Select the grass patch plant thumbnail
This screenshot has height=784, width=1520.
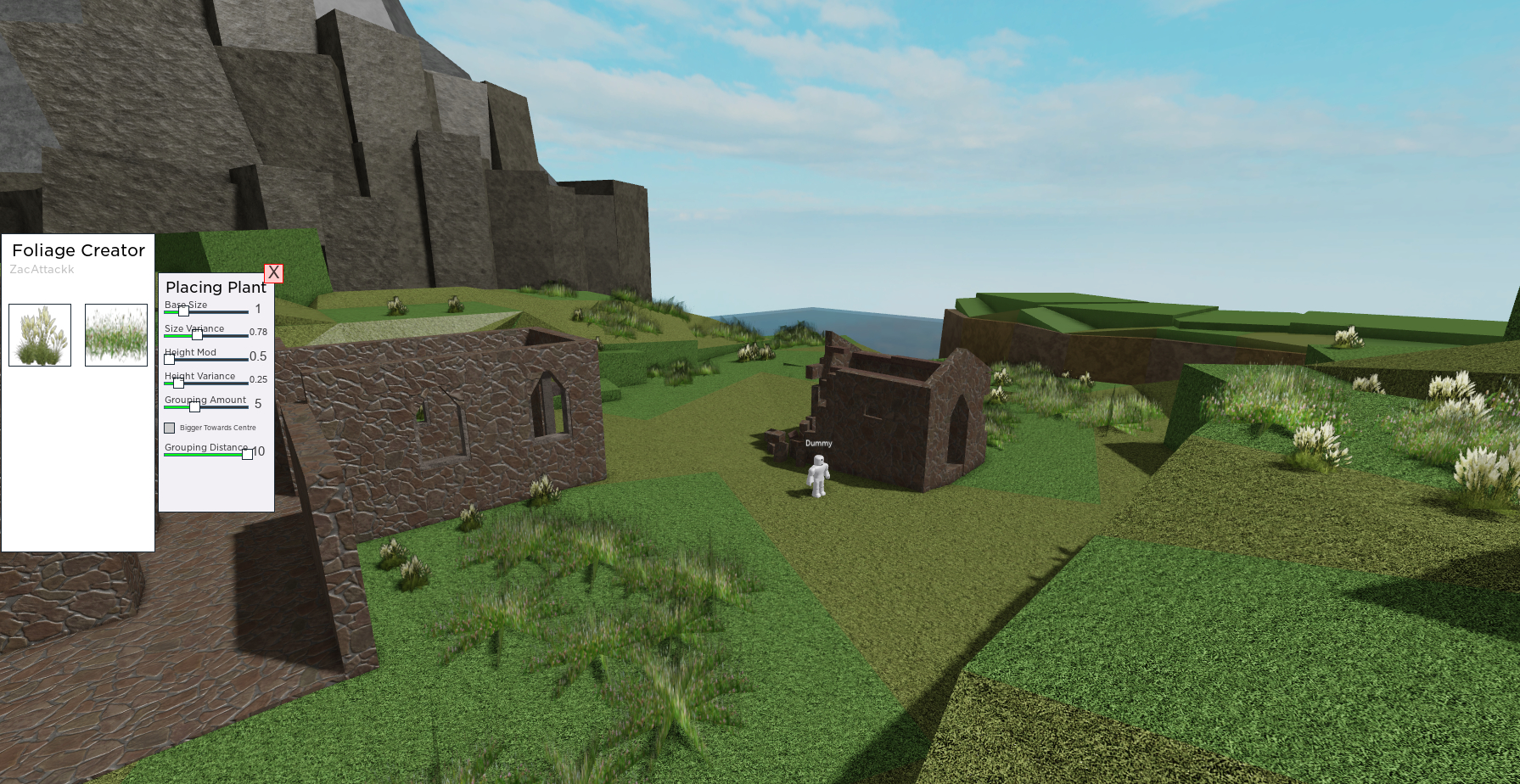click(115, 335)
